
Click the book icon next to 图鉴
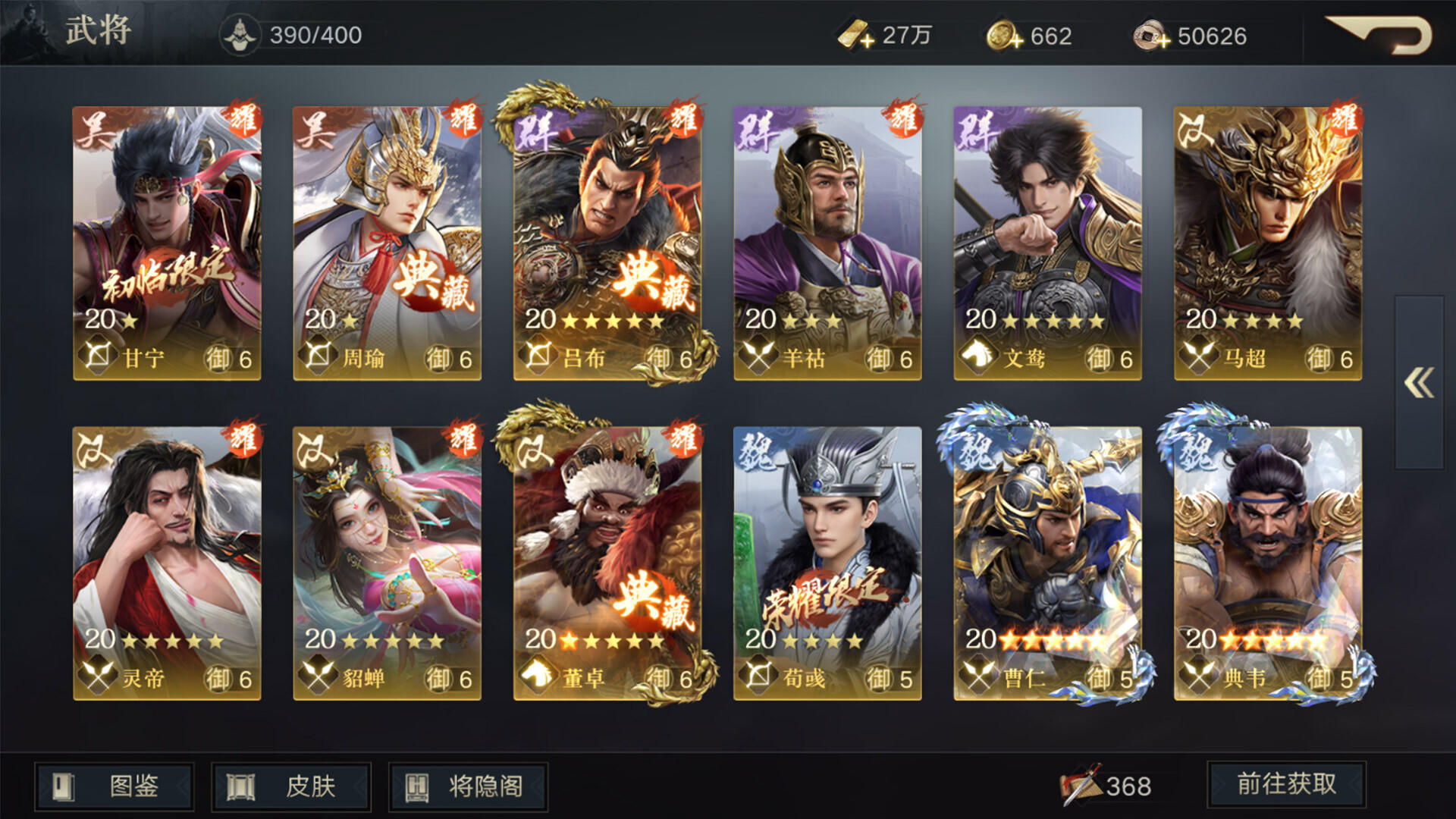pos(64,787)
